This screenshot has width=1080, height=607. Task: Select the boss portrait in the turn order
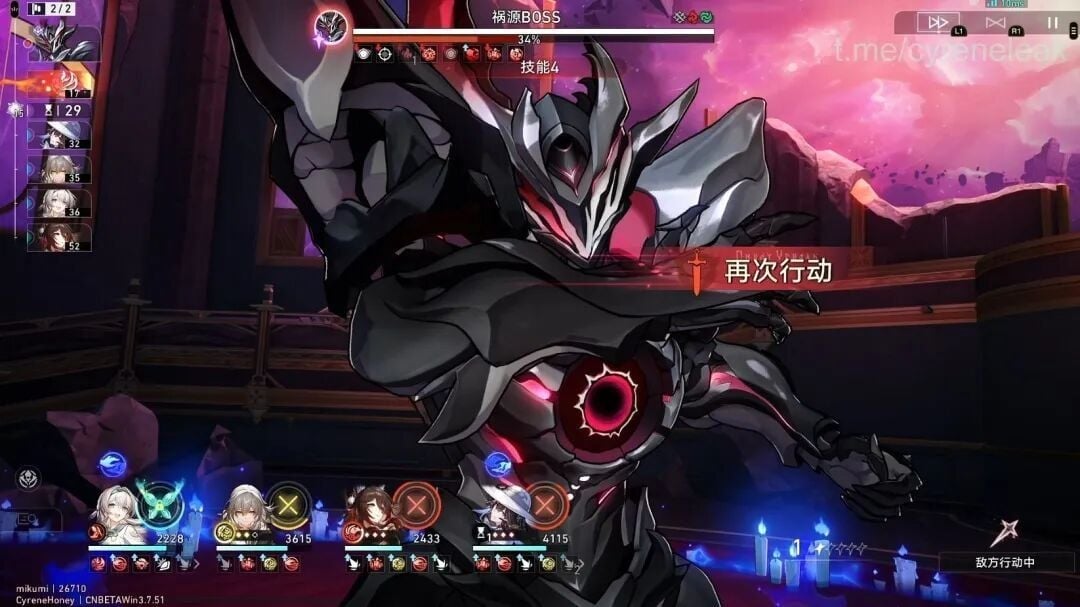(63, 42)
